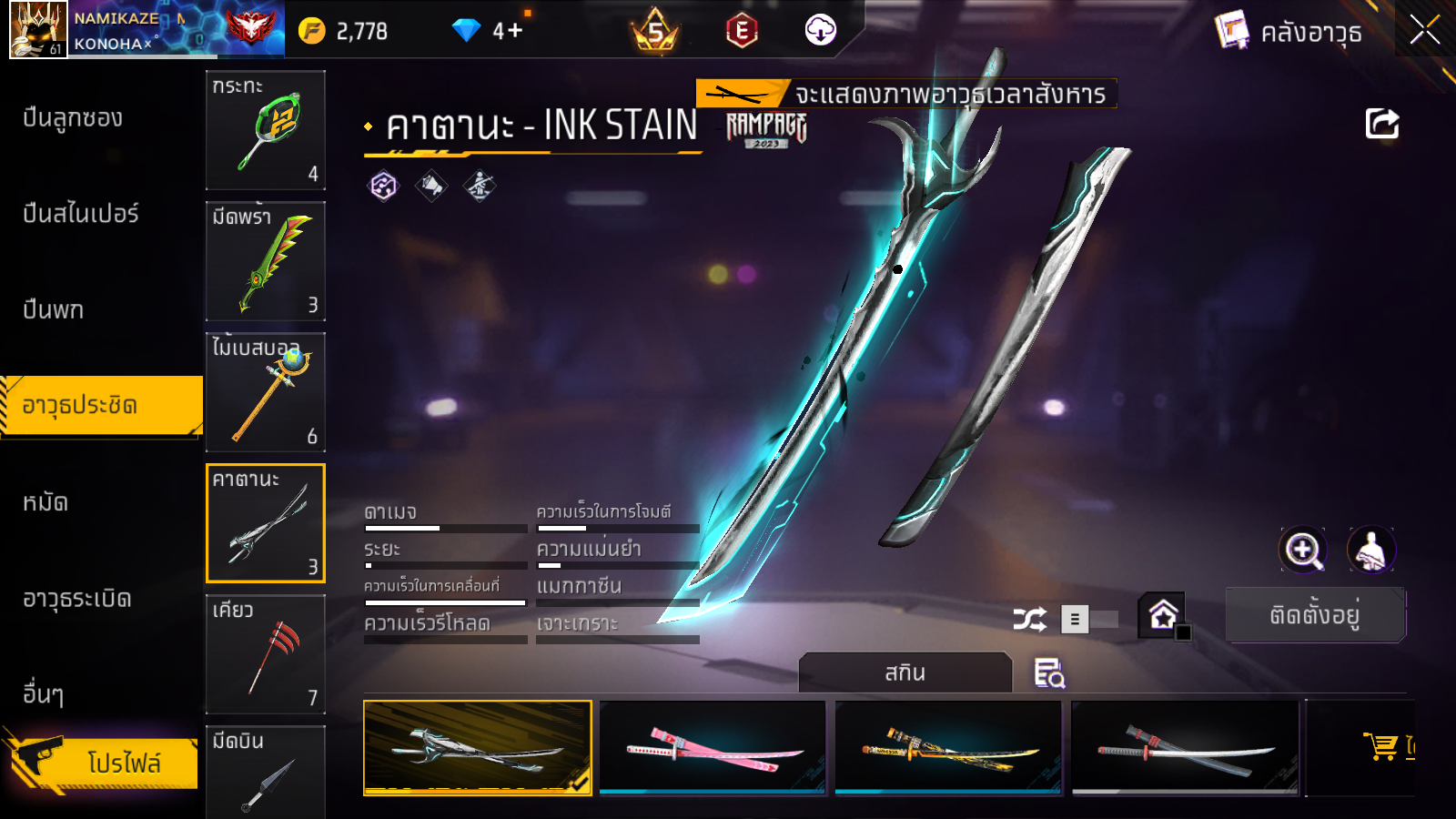Click the ติดตั้งอยู่ equipped button
Viewport: 1456px width, 819px height.
point(1315,615)
